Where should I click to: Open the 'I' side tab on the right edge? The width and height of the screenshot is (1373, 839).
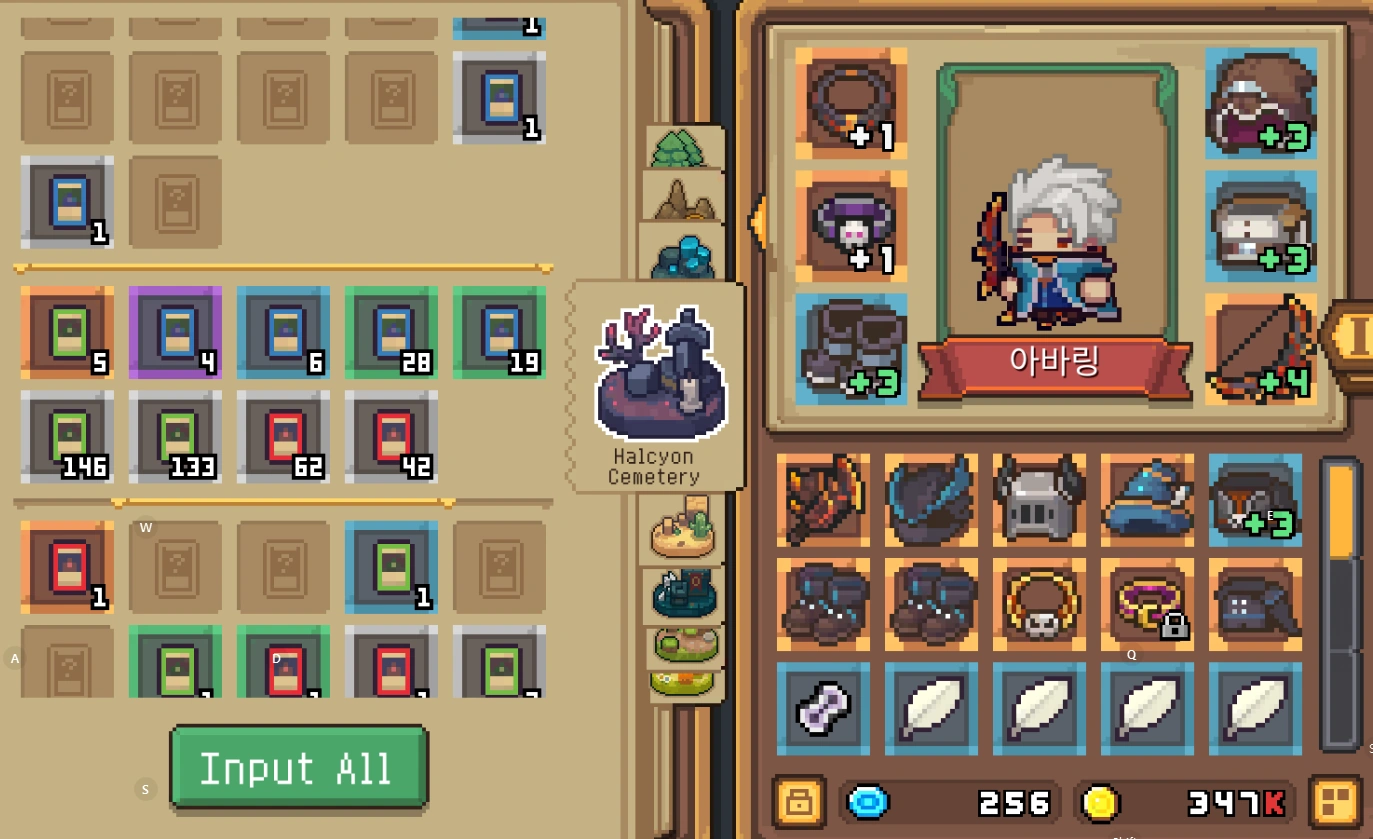tap(1359, 338)
